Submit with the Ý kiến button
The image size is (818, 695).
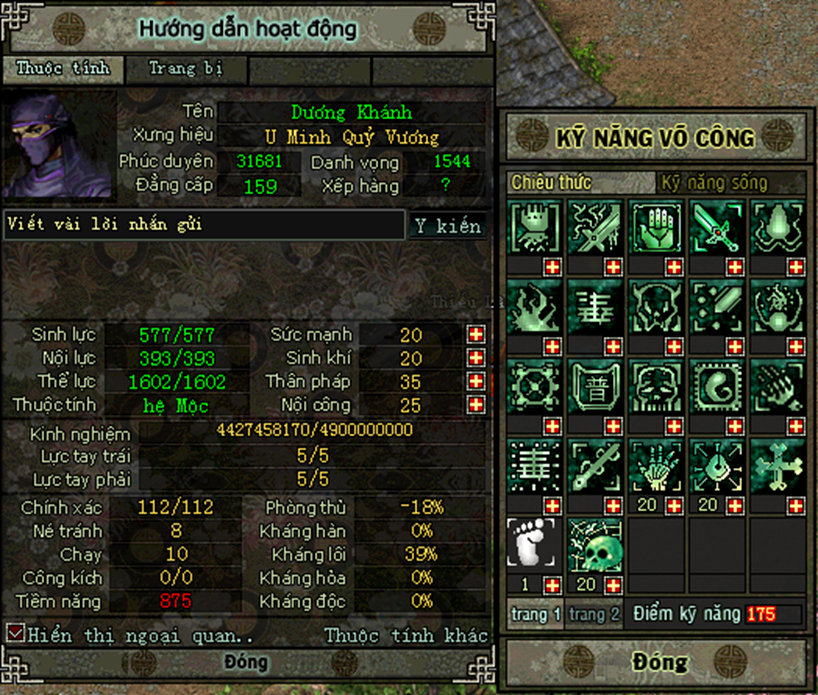[447, 226]
